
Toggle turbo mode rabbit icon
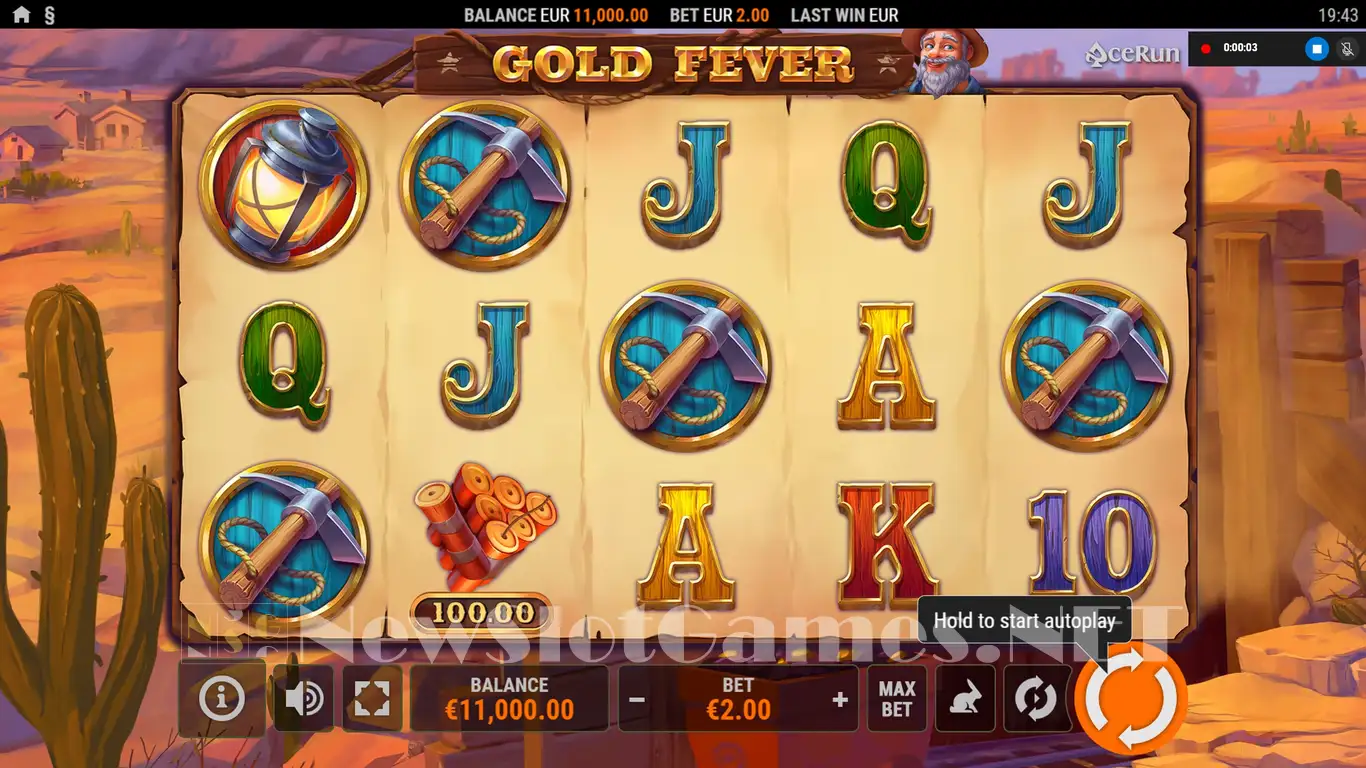(x=965, y=699)
